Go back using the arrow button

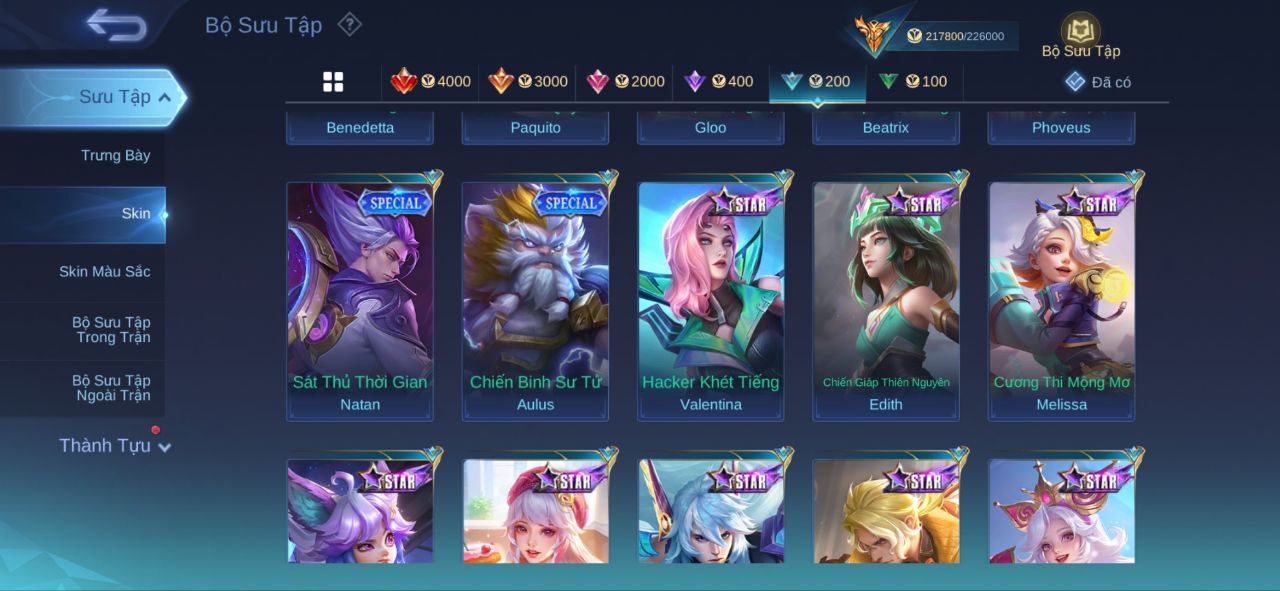(x=116, y=25)
